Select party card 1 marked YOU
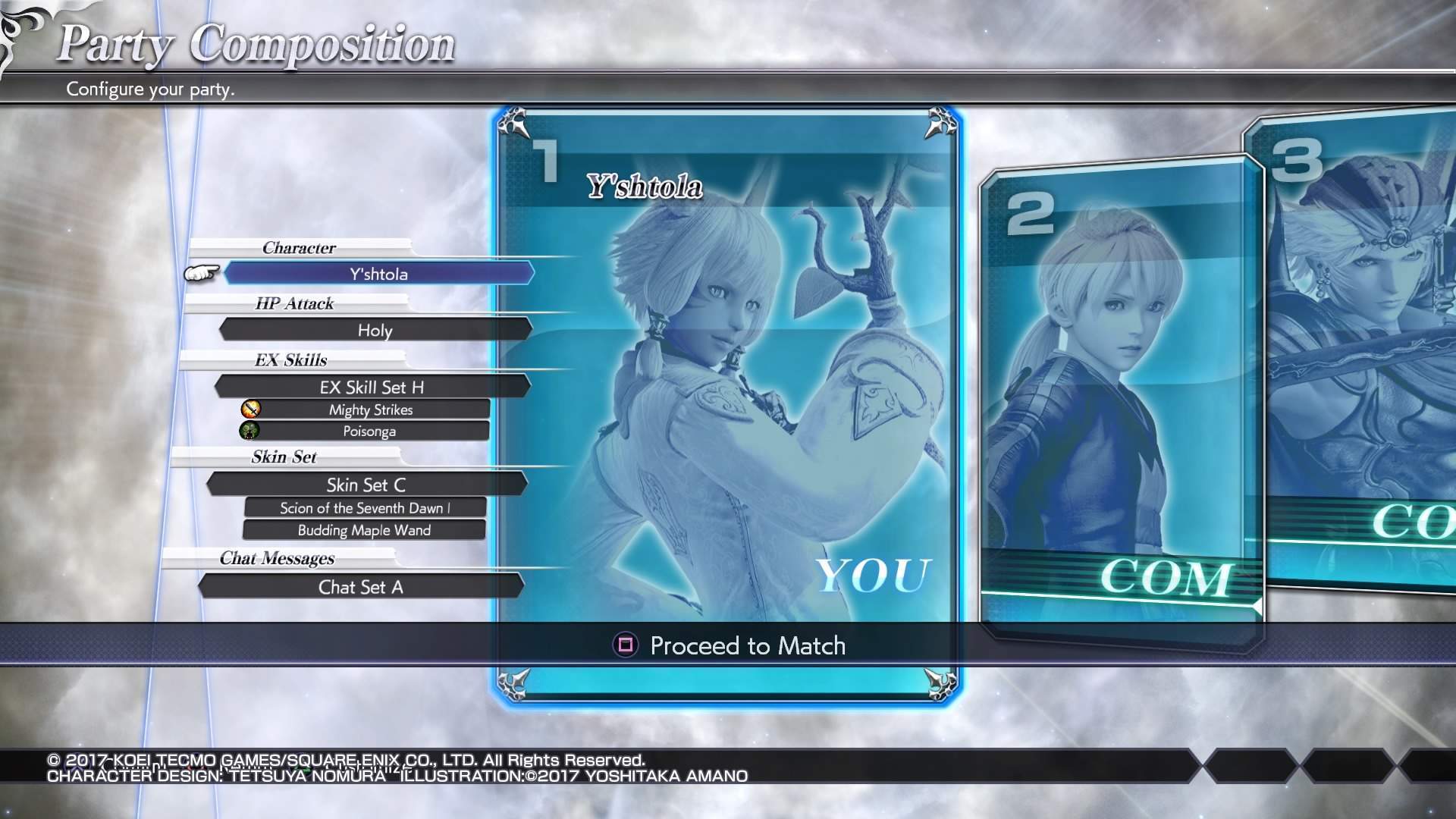The height and width of the screenshot is (819, 1456). 726,379
